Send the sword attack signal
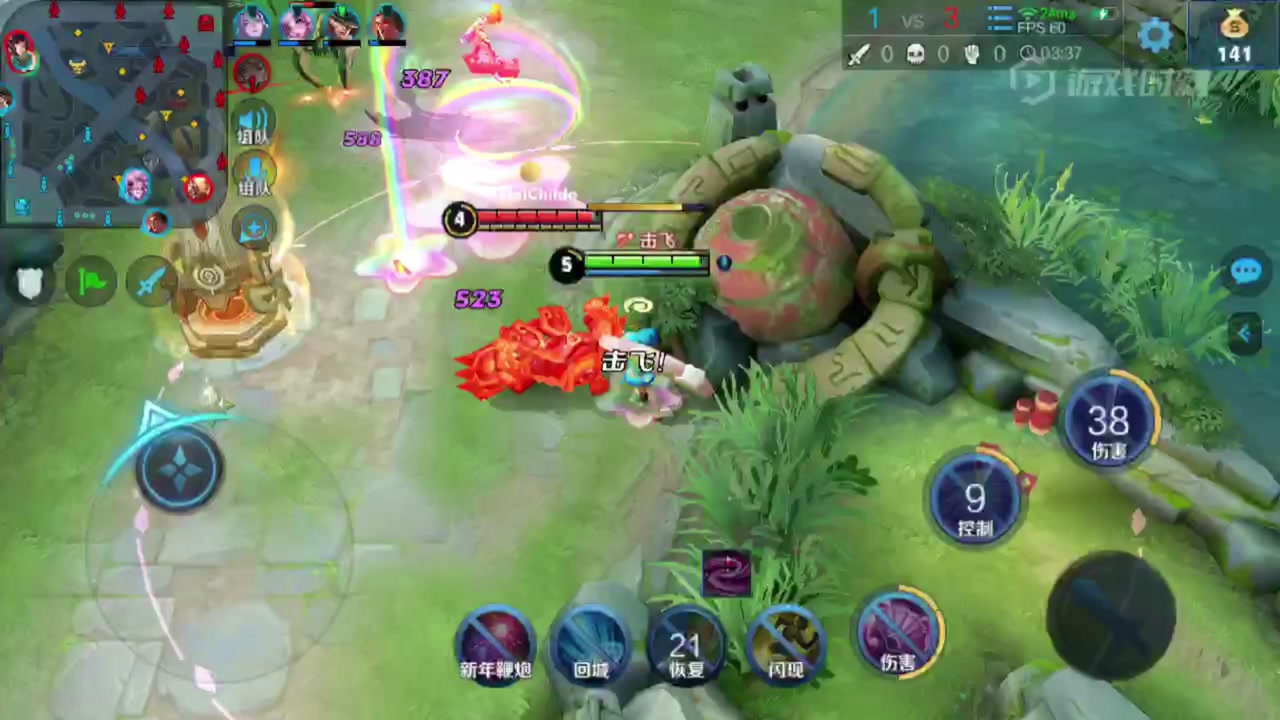Screen dimensions: 1280x720 (x=151, y=283)
